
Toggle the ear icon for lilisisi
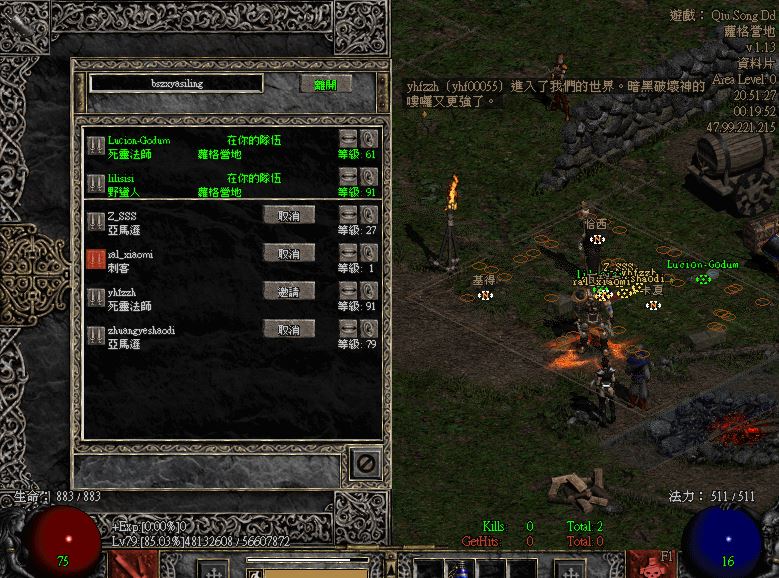(369, 177)
